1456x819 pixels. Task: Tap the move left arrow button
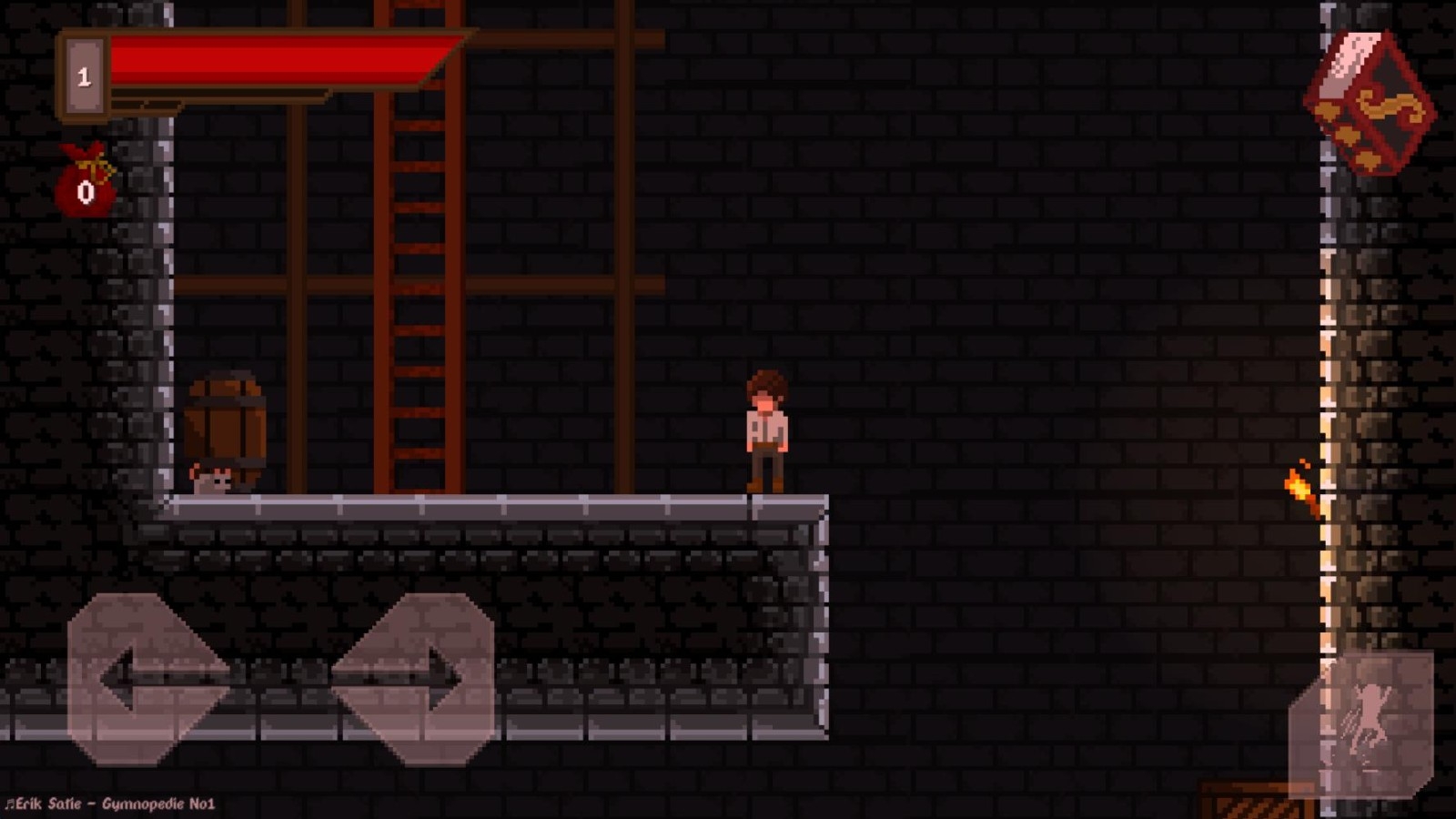pos(146,677)
